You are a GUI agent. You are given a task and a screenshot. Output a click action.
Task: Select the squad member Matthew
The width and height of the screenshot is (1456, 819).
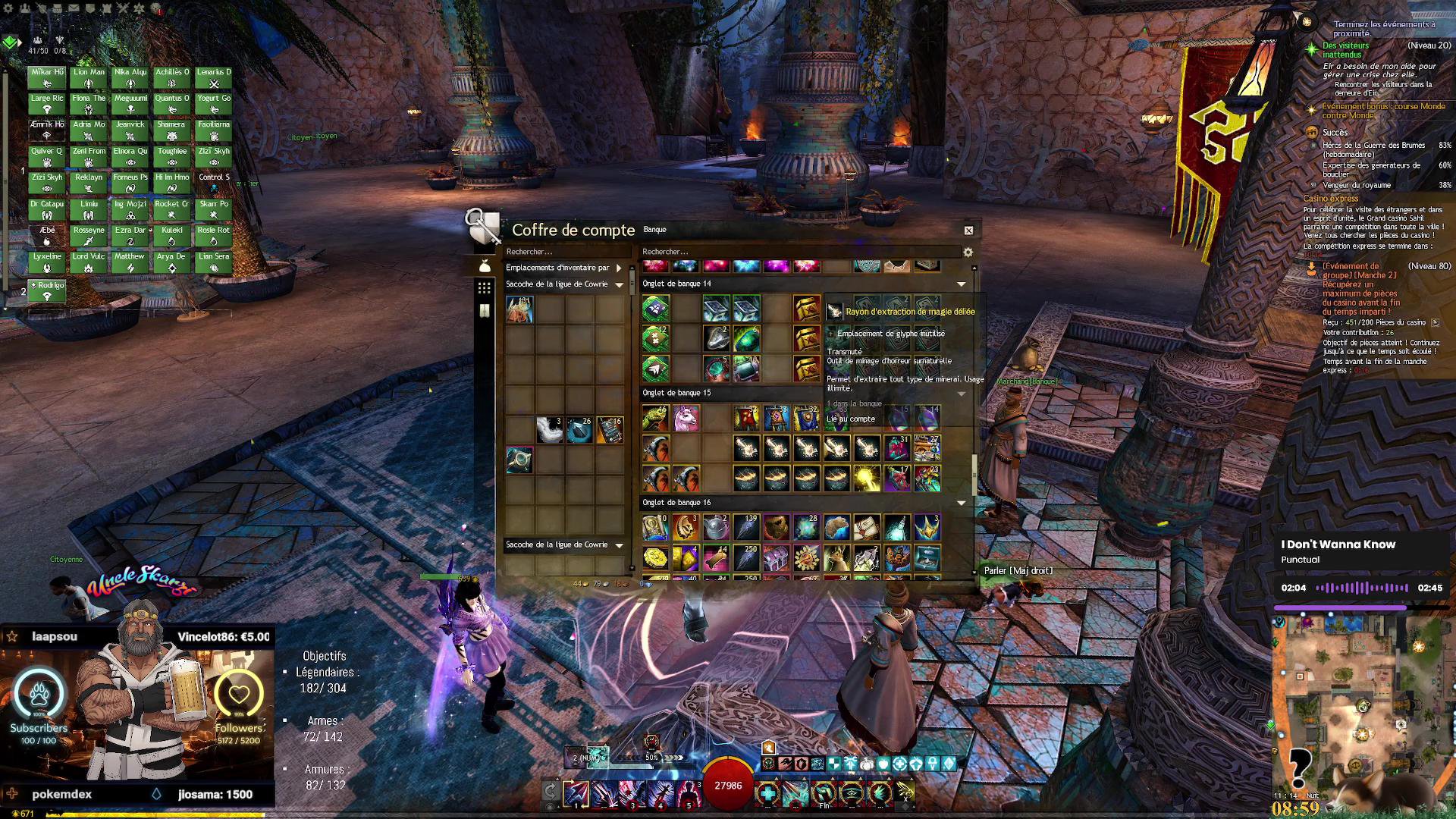tap(130, 262)
